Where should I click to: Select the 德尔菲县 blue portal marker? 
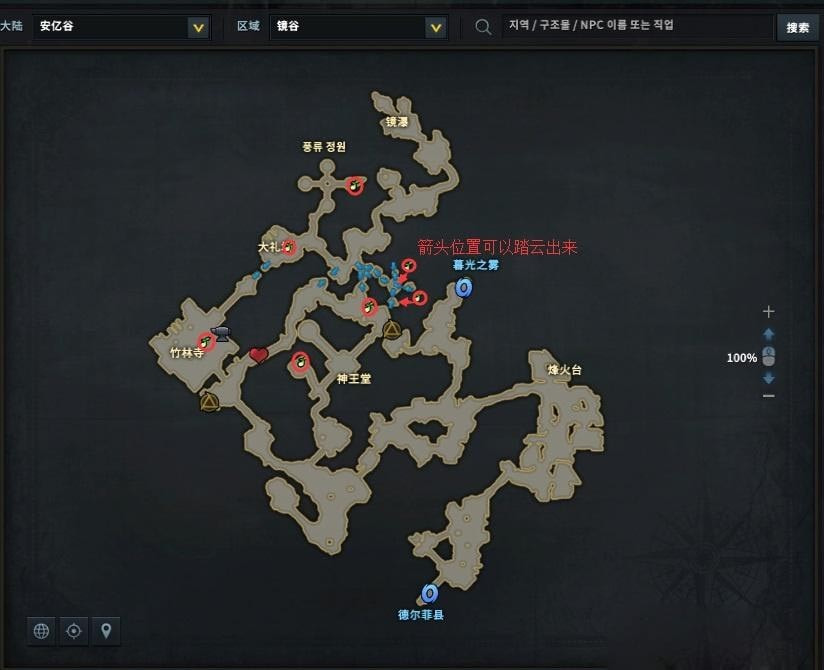[430, 594]
